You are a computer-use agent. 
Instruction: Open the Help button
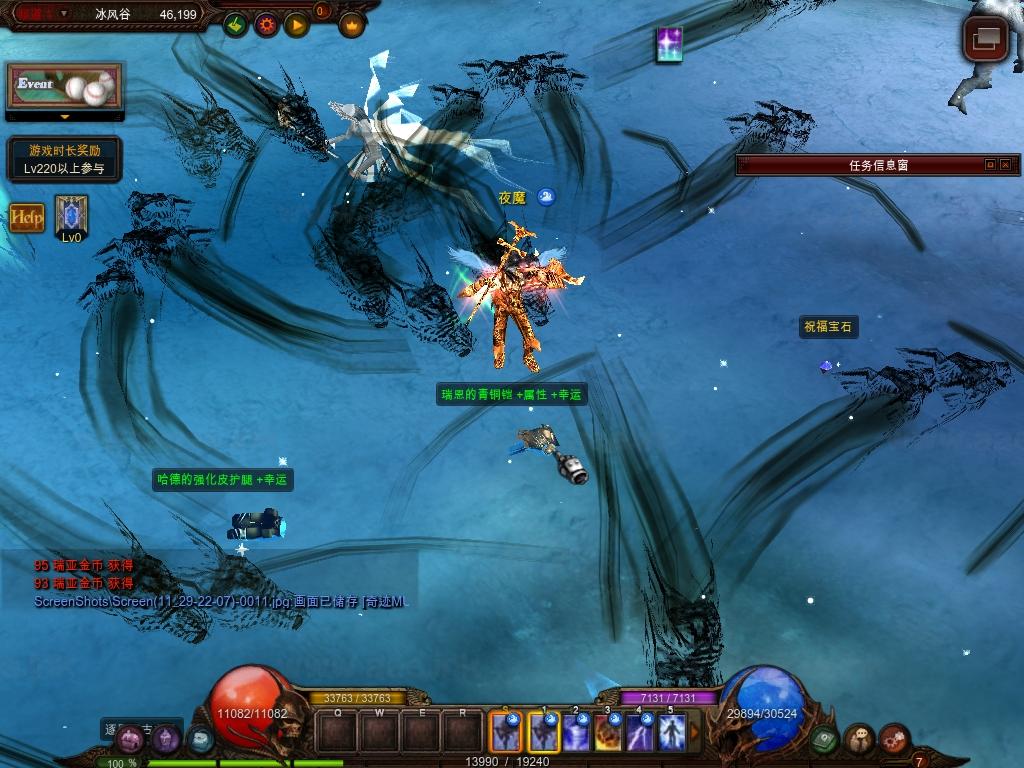tap(27, 217)
